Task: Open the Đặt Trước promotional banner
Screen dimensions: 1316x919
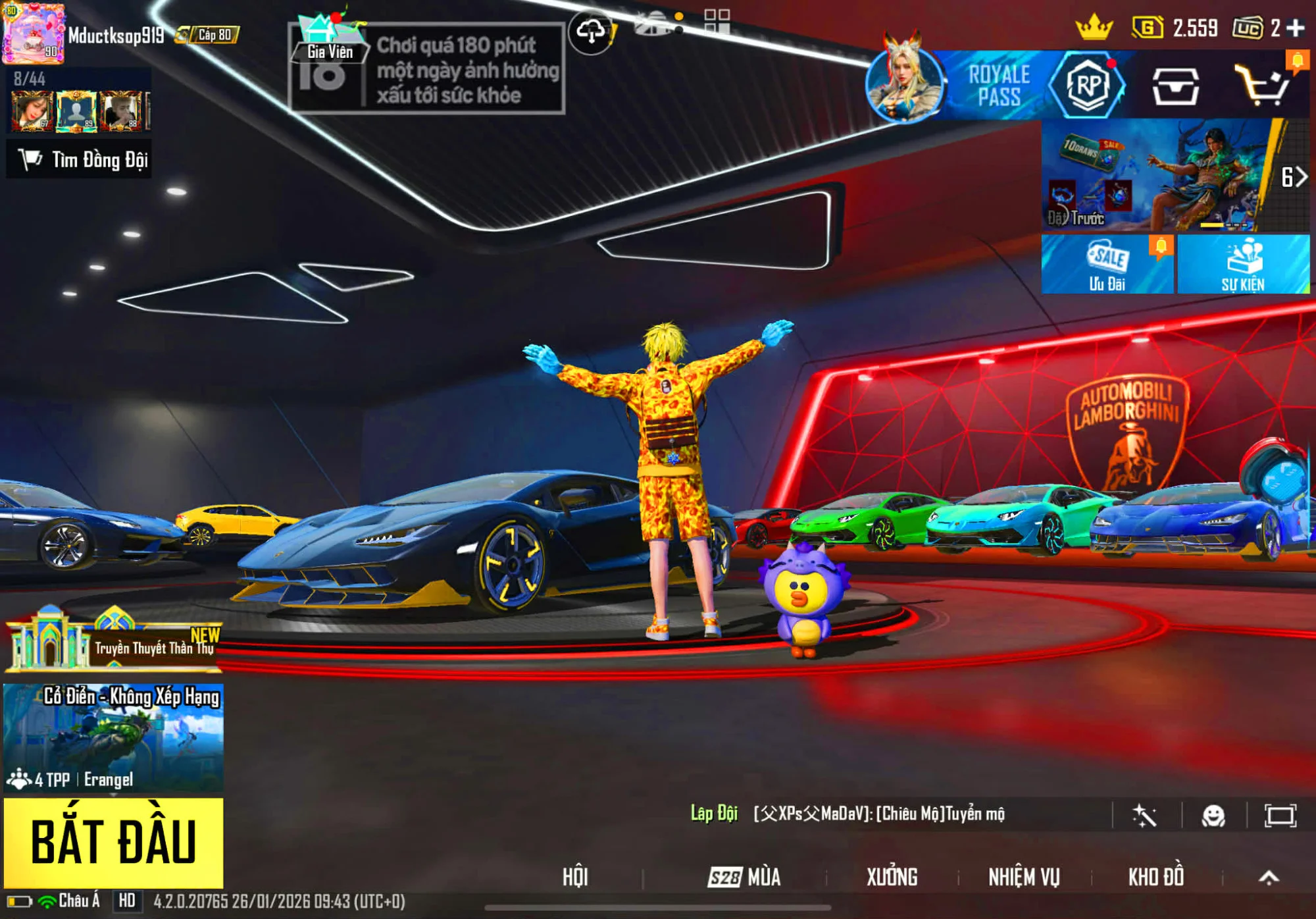Action: tap(1158, 176)
